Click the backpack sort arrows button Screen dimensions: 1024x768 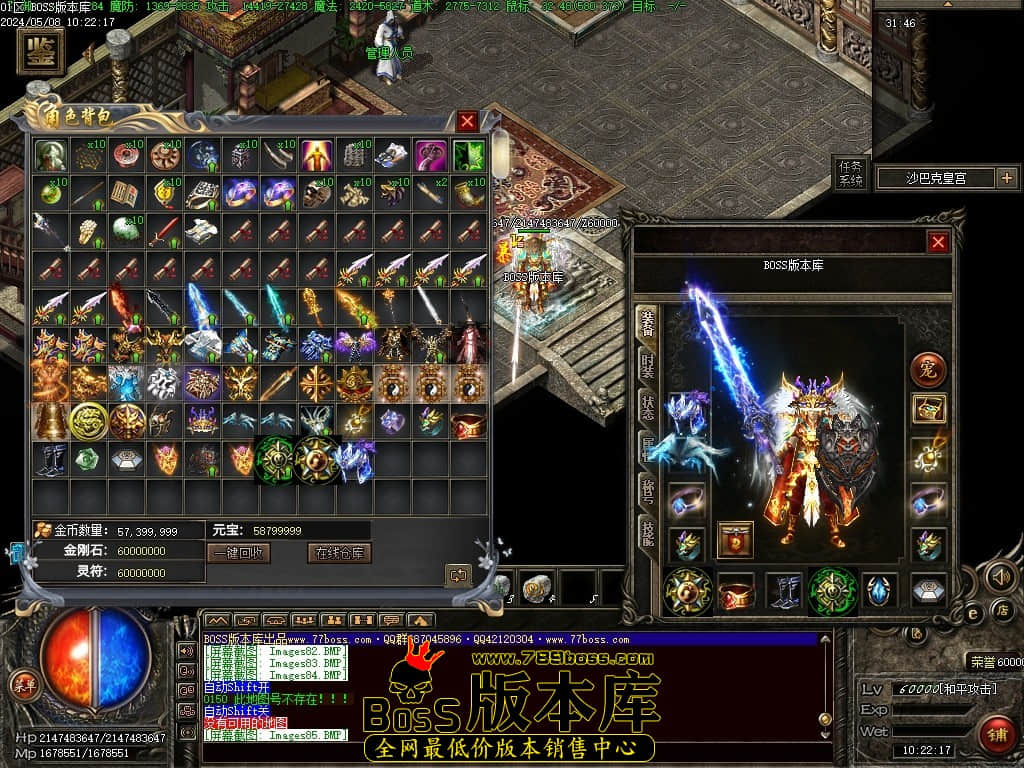(459, 575)
